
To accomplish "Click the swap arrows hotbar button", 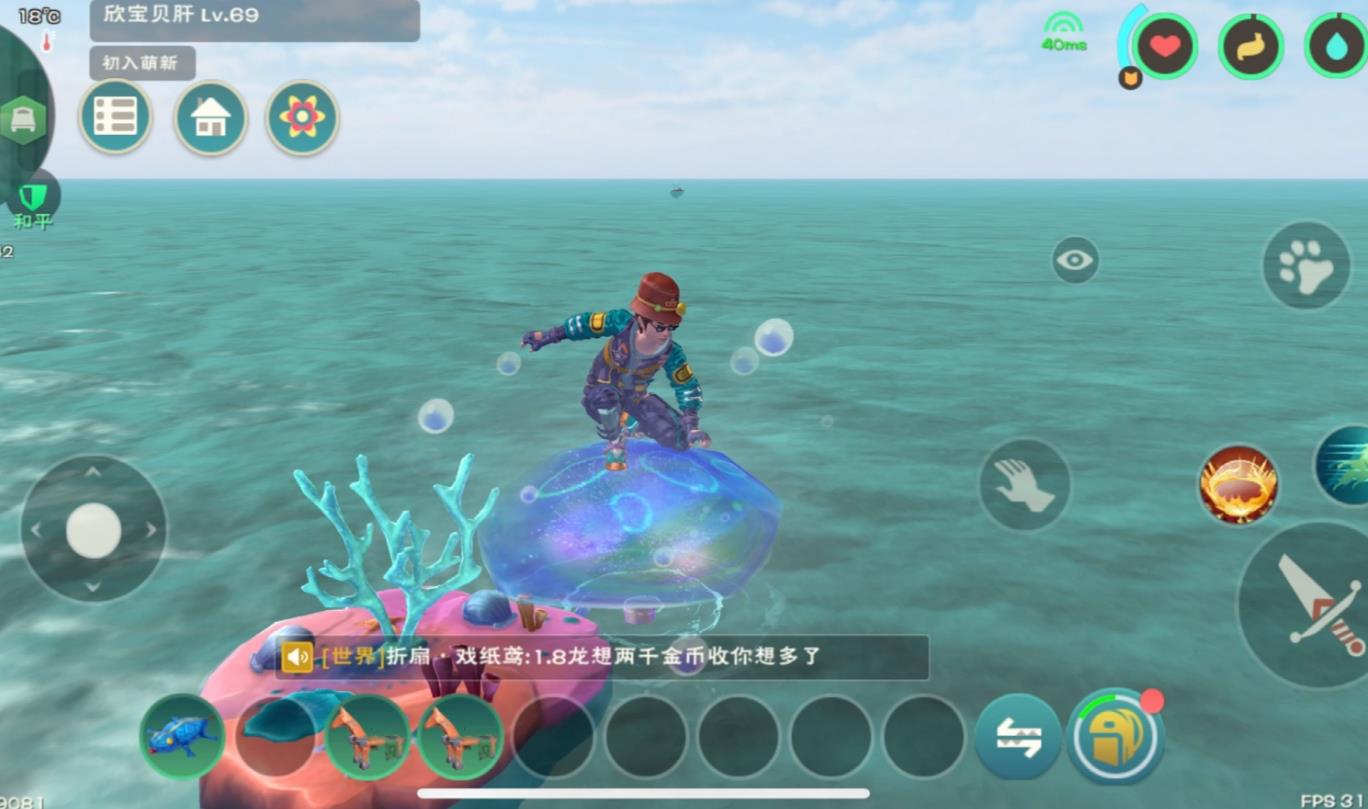I will (1018, 737).
